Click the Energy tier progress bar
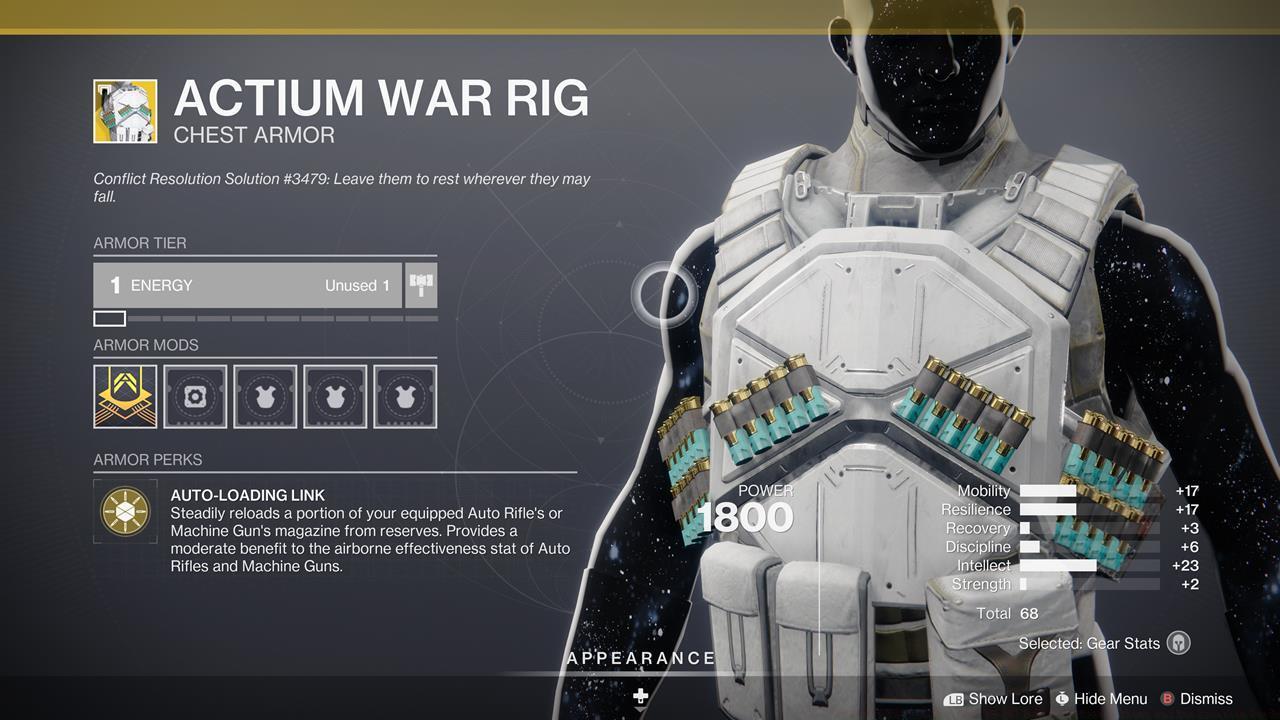1280x720 pixels. (265, 318)
